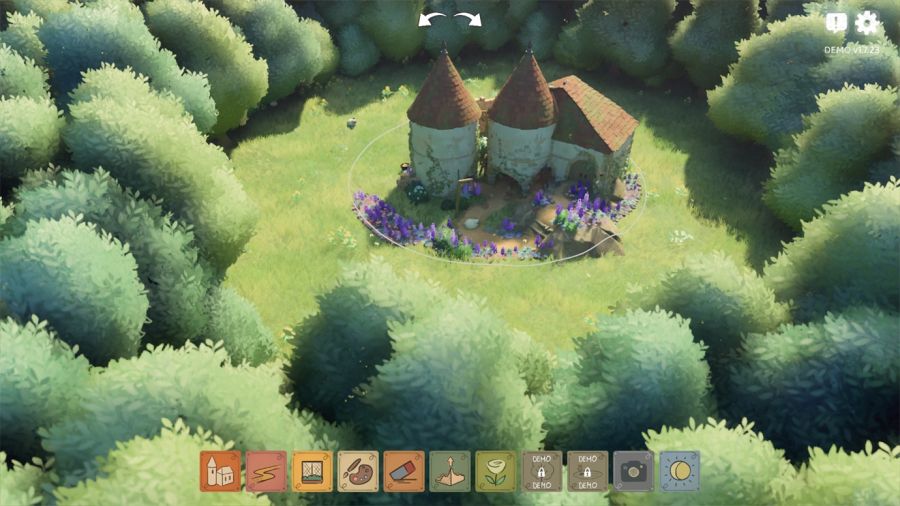Choose the path drawing tool
Screen dimensions: 900x506
click(266, 471)
